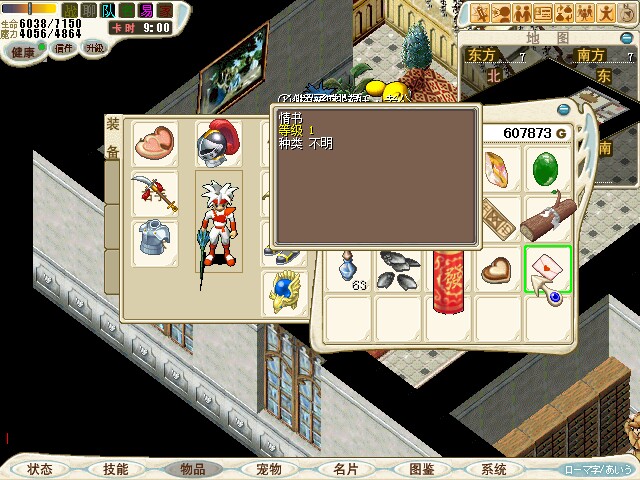
Task: Select the blue potion stack of 63
Action: [348, 270]
